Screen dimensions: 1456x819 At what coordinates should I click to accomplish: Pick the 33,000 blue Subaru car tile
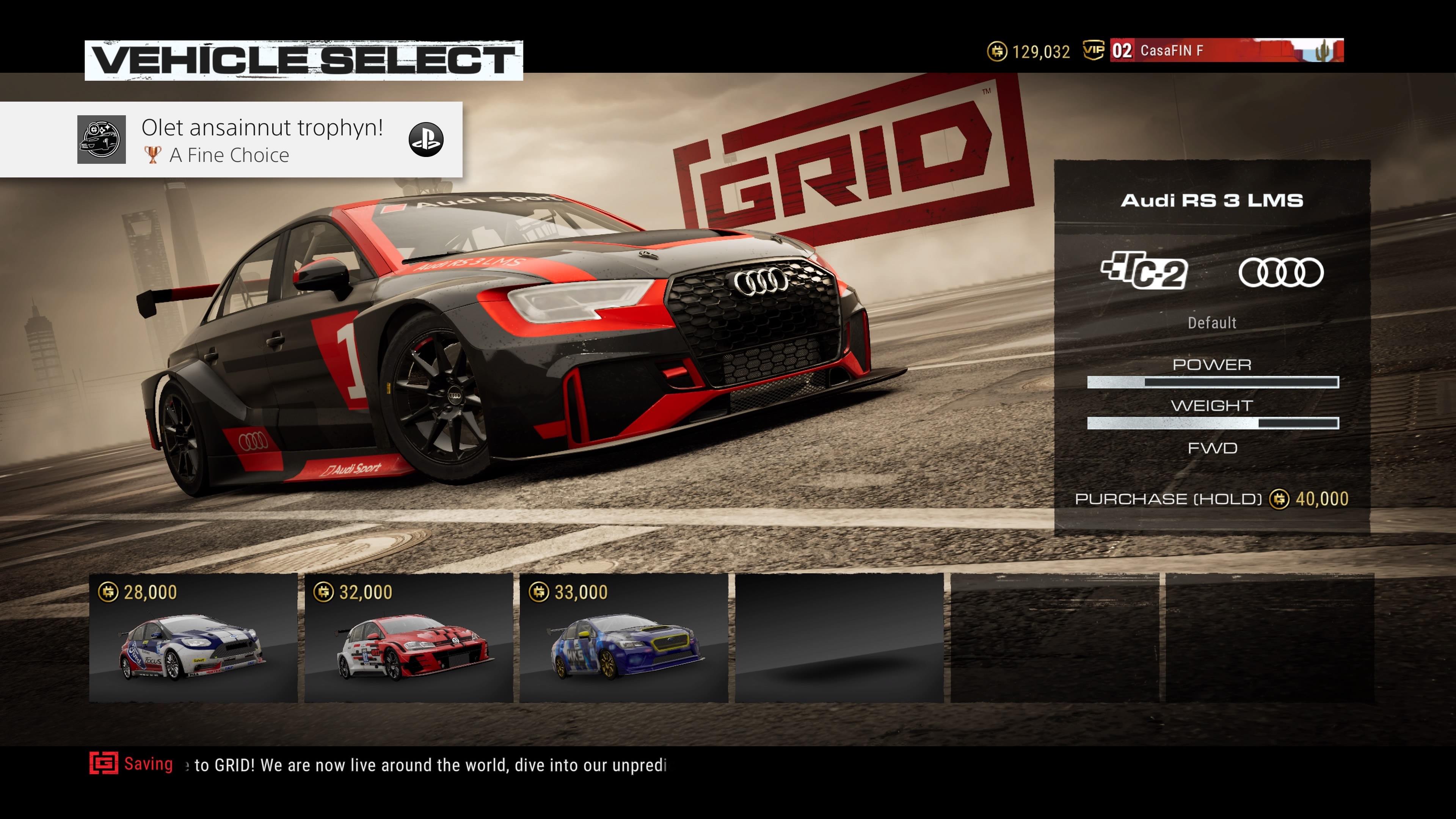click(624, 637)
